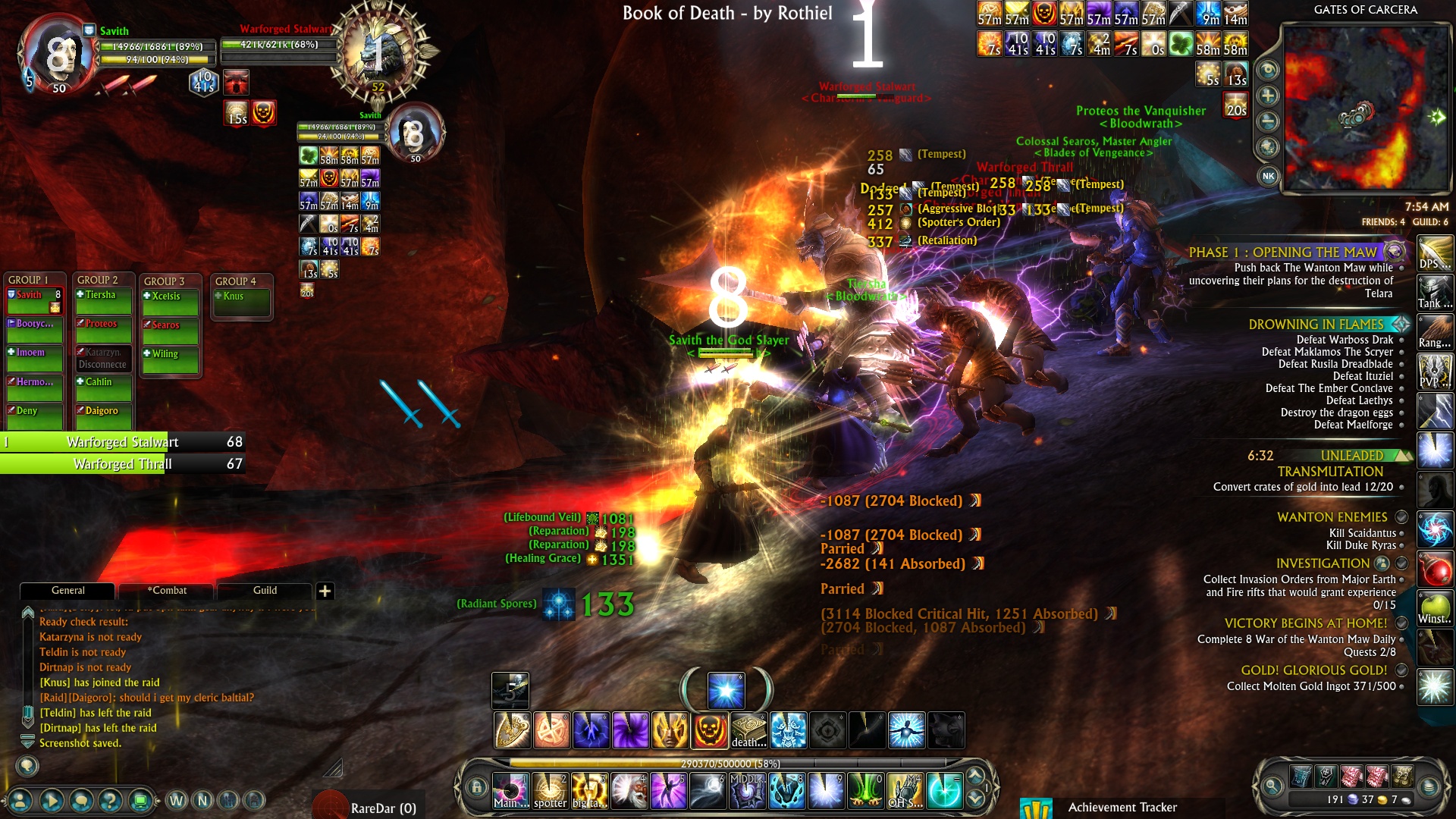Zoom out the minimap with minus button
The height and width of the screenshot is (819, 1456).
[x=1268, y=121]
